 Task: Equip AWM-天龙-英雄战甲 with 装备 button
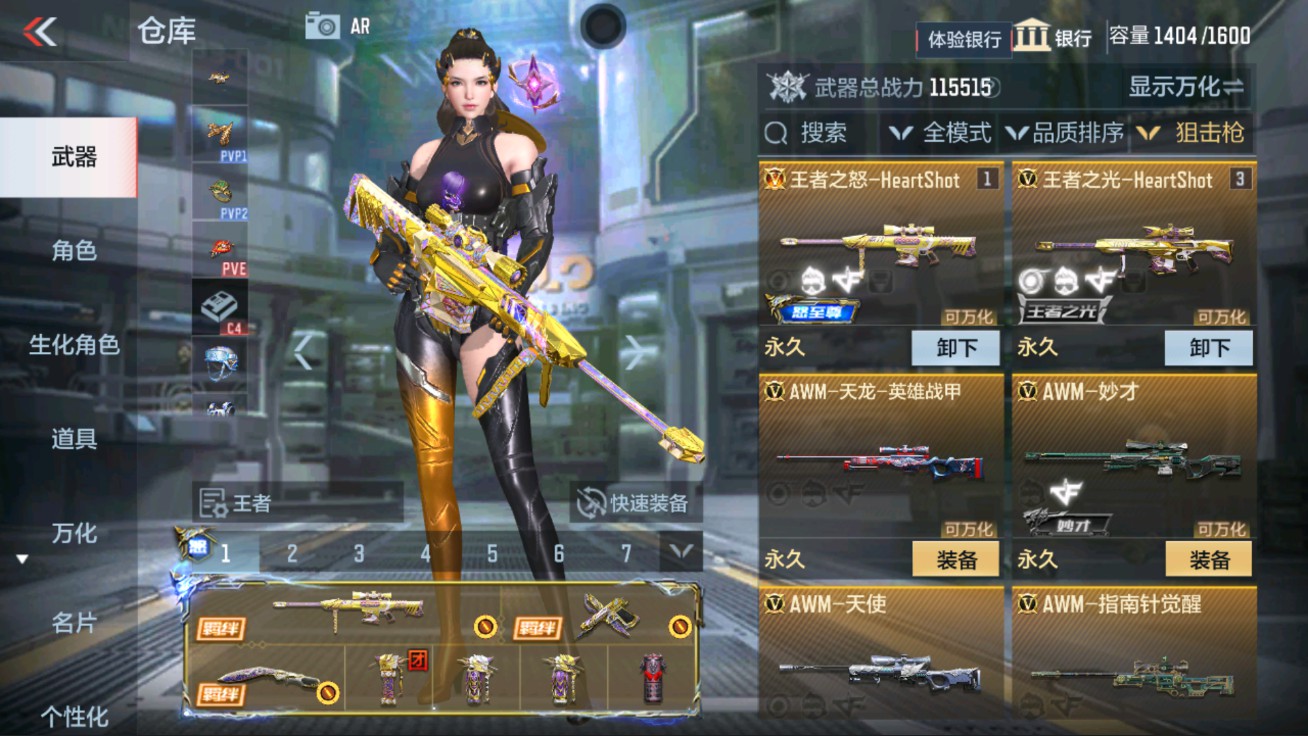pyautogui.click(x=957, y=560)
